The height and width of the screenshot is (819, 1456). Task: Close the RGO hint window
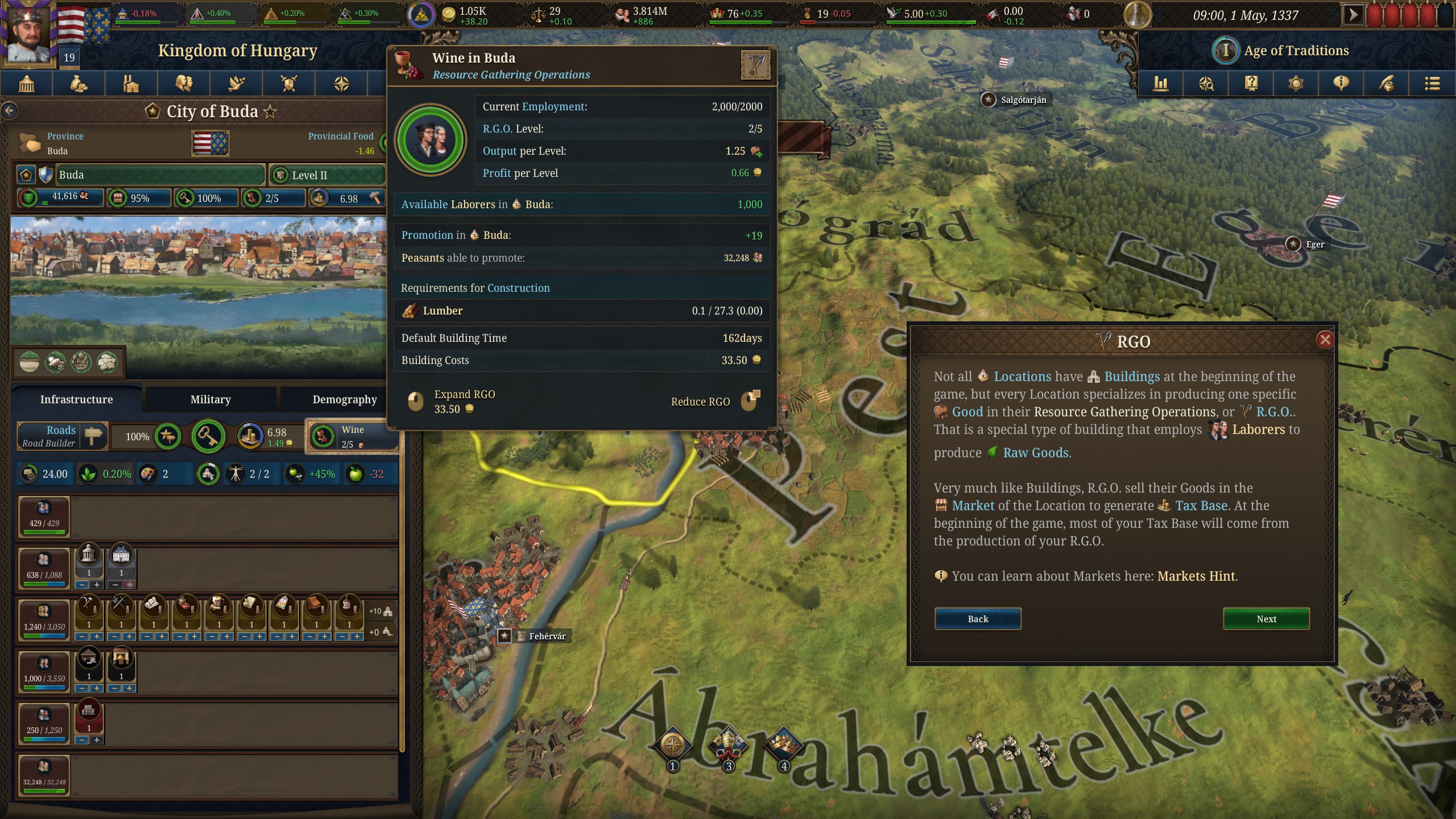[1325, 340]
